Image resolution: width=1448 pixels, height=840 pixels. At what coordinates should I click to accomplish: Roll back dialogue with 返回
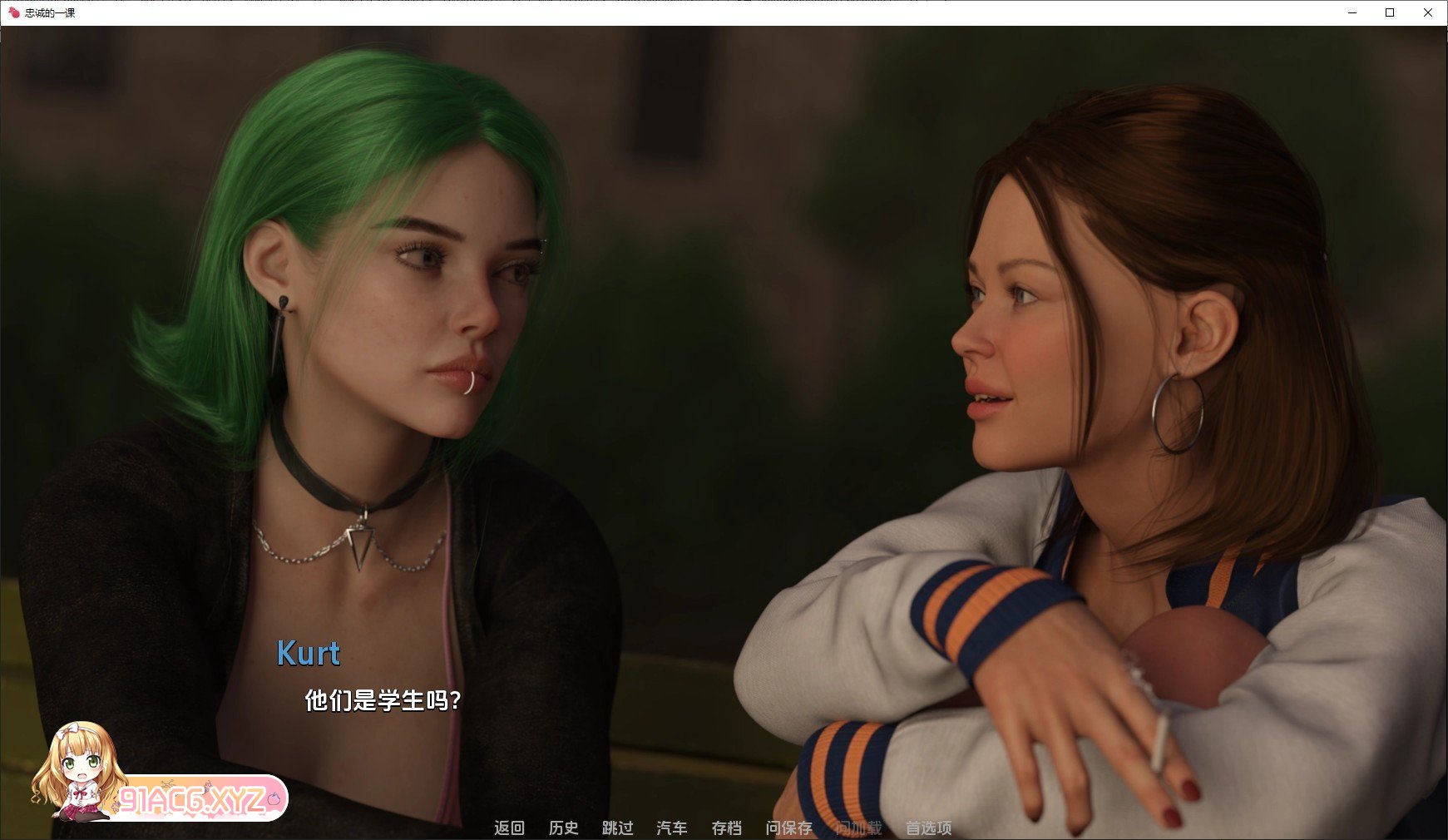click(x=511, y=828)
